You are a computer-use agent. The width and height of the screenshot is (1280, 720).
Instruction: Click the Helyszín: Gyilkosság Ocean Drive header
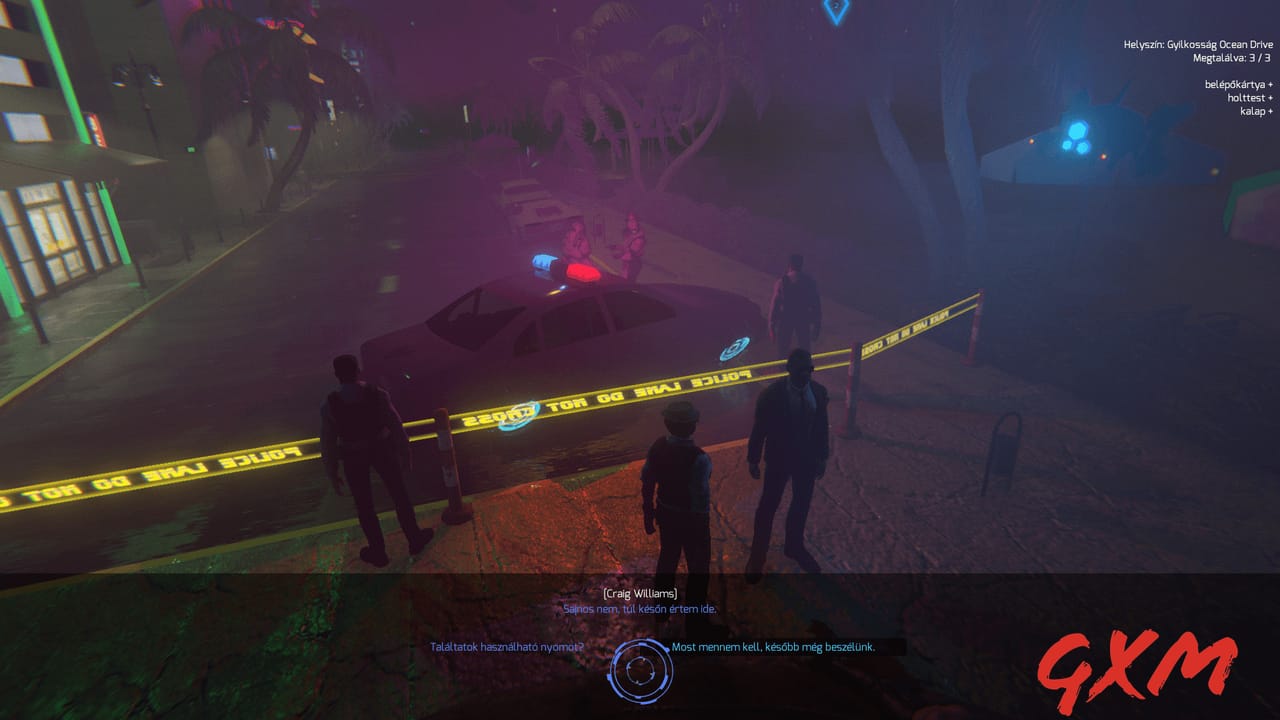pos(1200,44)
